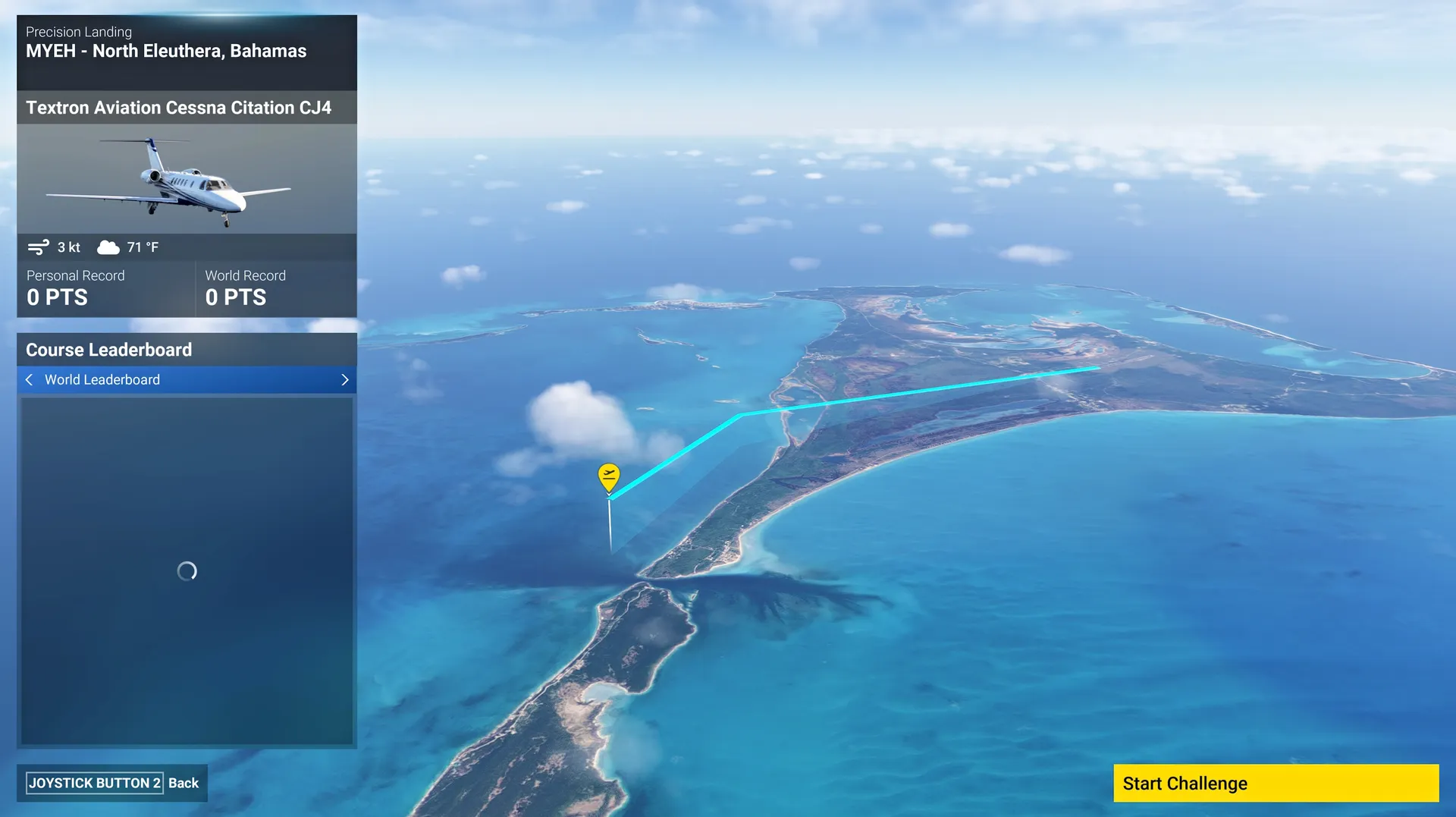Screen dimensions: 1456x817
Task: Show the previous leaderboard with left arrow
Action: click(x=29, y=379)
